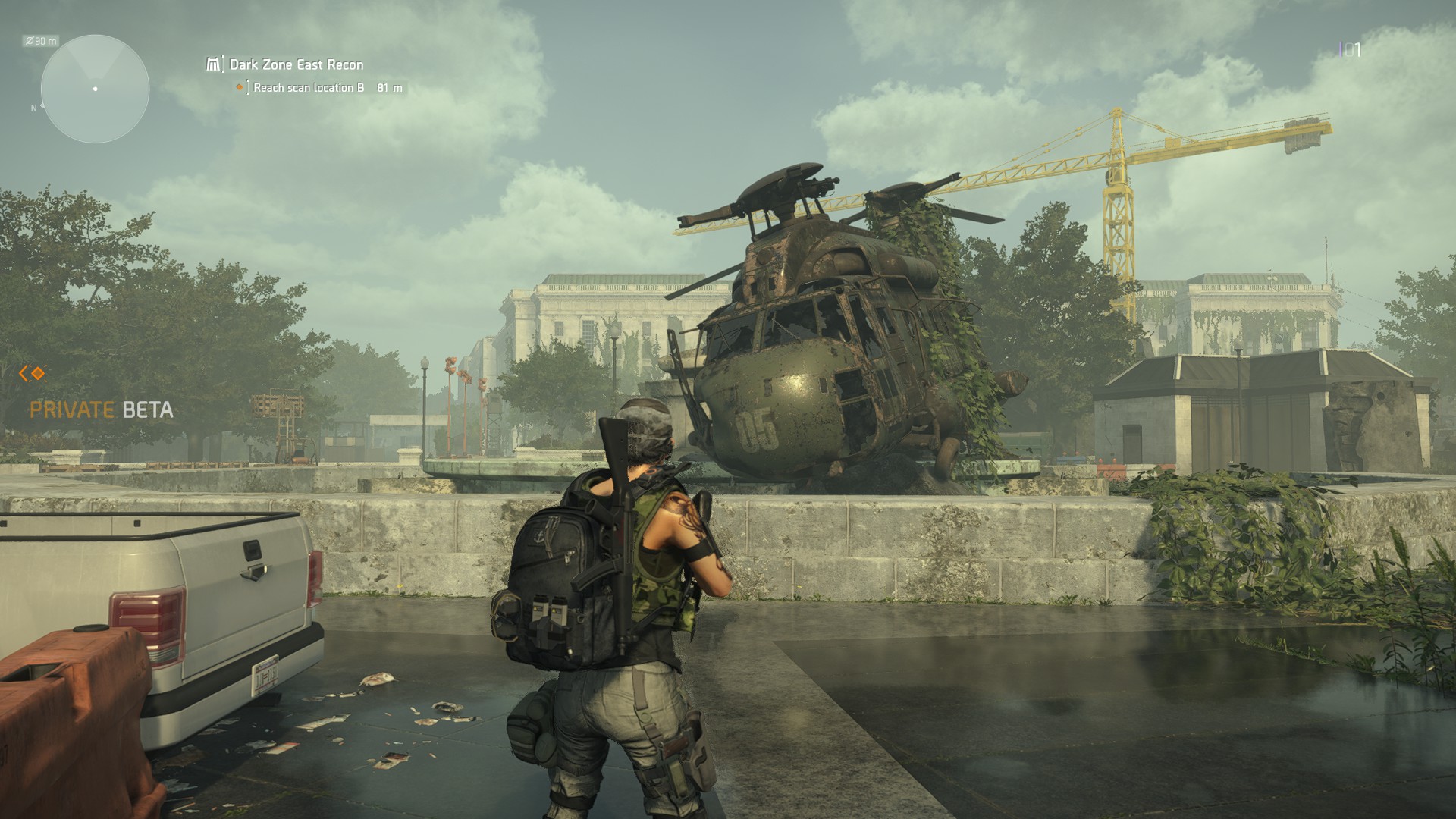The image size is (1456, 819).
Task: Click the circular minimap radar
Action: (95, 89)
